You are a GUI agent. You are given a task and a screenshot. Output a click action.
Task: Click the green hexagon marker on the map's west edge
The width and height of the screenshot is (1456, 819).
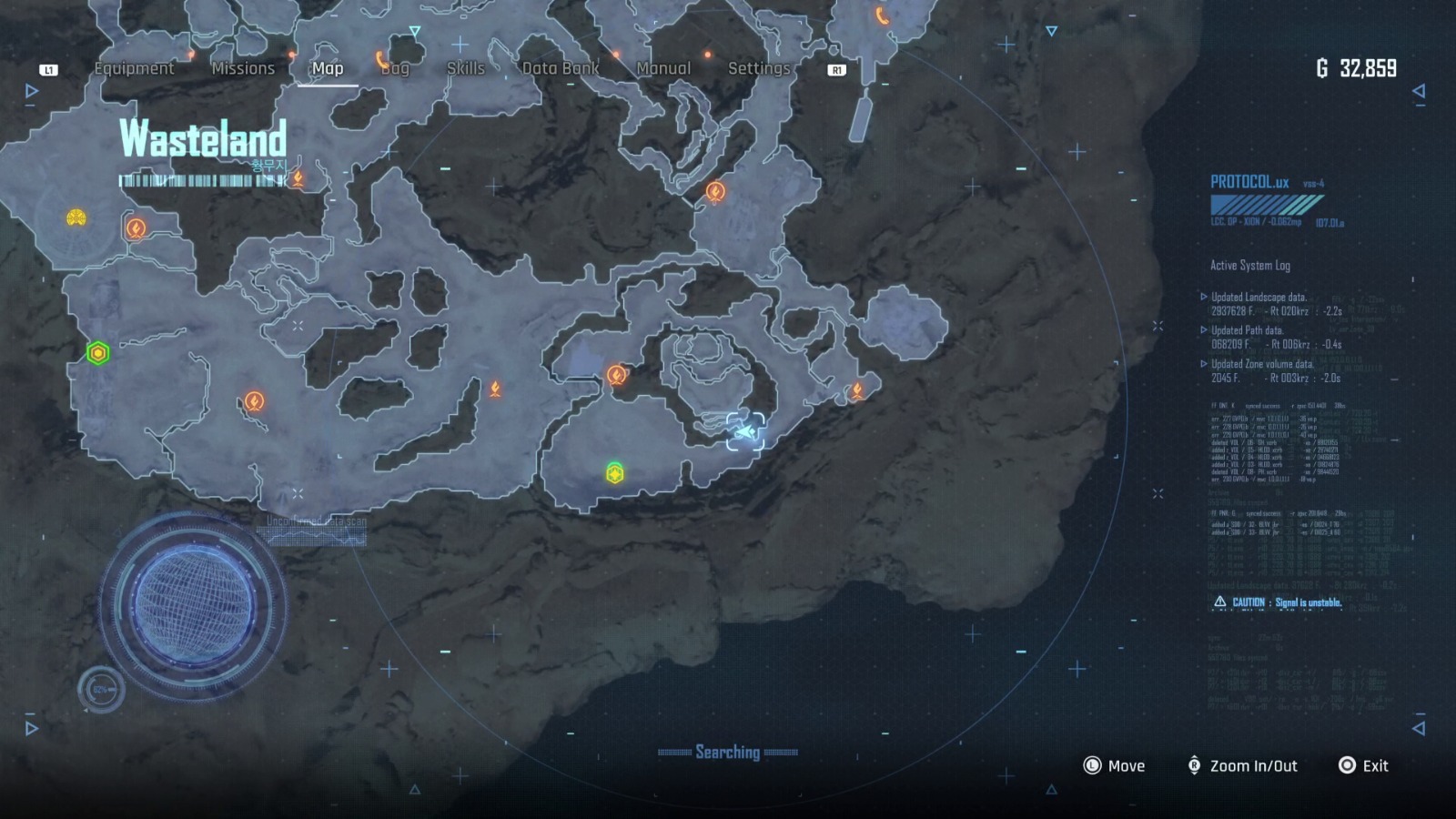[x=98, y=352]
